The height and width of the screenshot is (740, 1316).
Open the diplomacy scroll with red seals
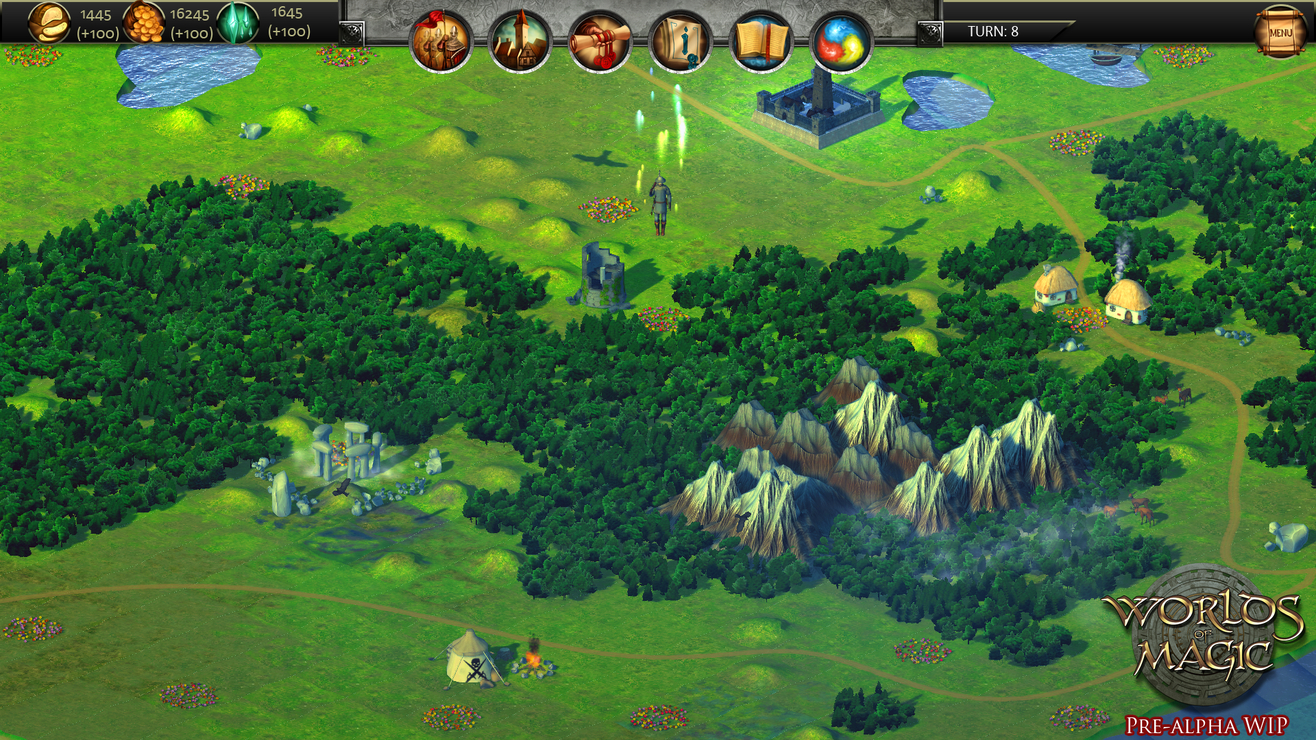(600, 40)
